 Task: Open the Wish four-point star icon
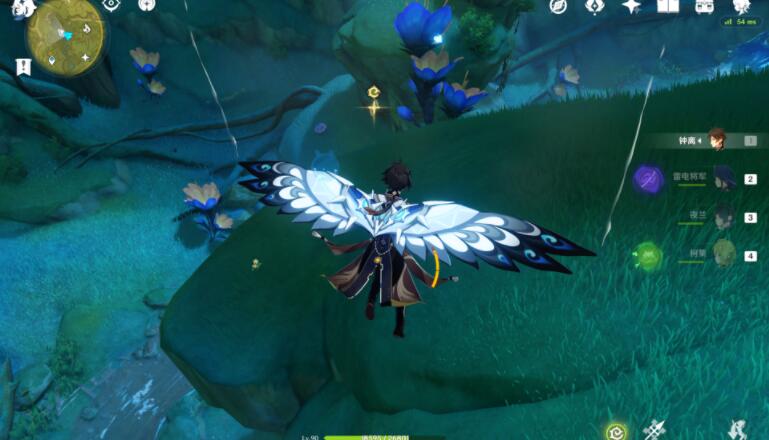coord(631,6)
